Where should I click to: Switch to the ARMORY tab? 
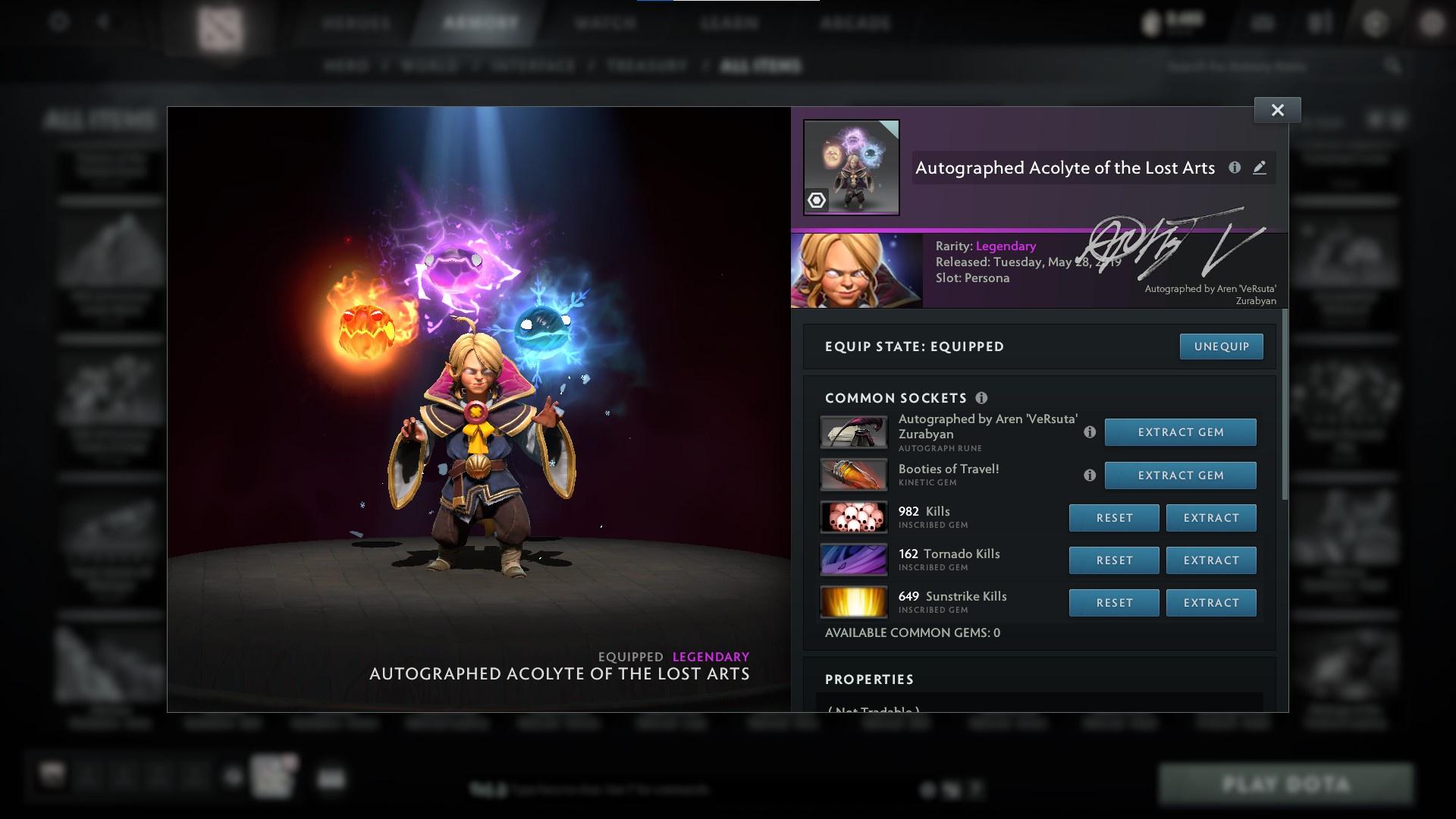click(478, 23)
